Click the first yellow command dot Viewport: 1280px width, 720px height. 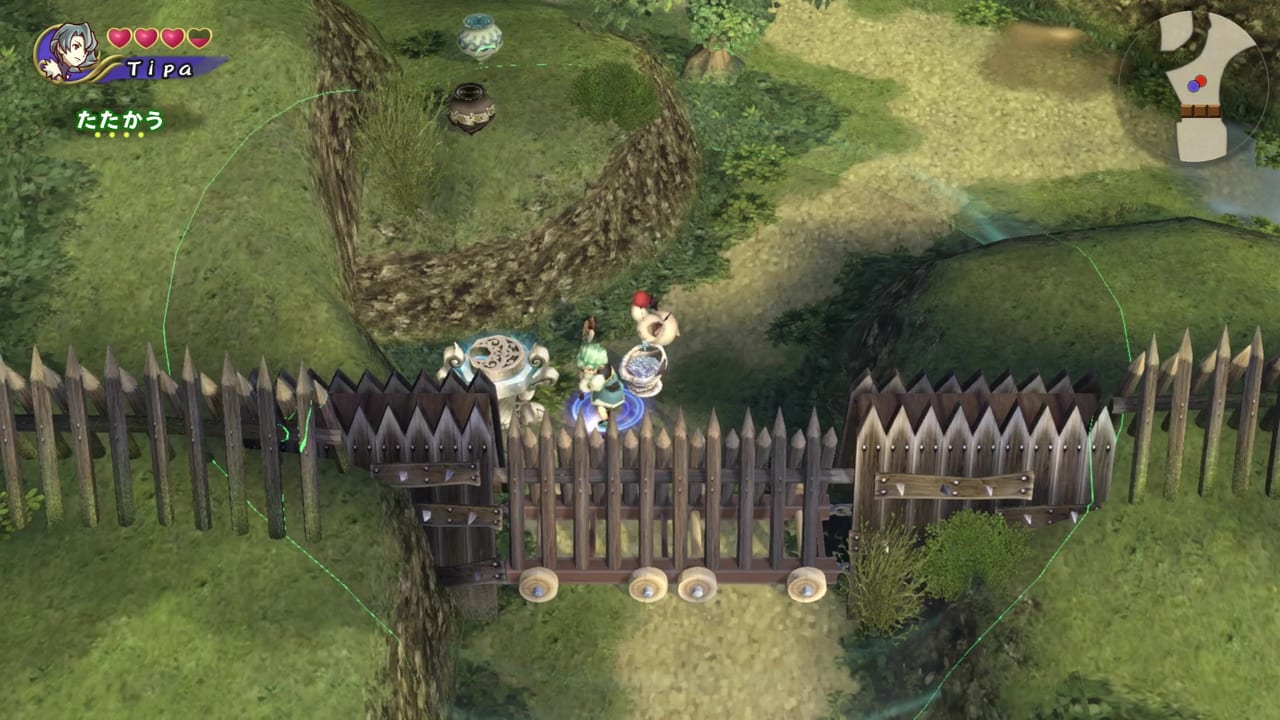(x=97, y=134)
